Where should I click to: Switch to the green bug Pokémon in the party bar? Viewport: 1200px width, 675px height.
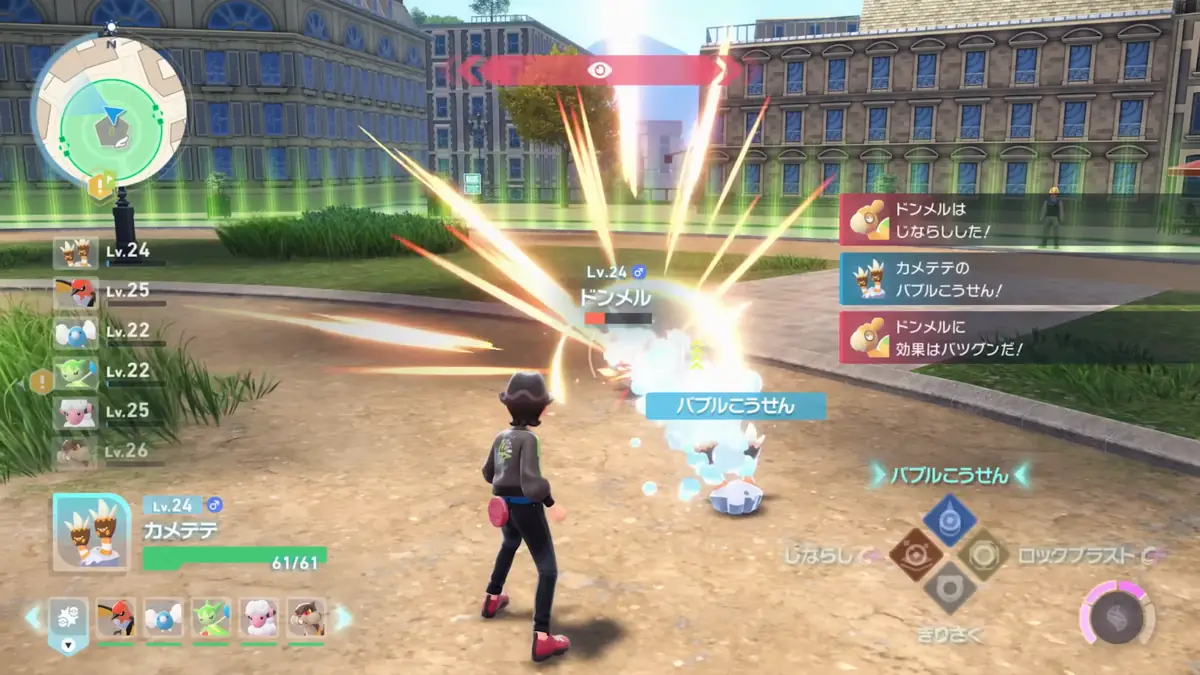211,618
